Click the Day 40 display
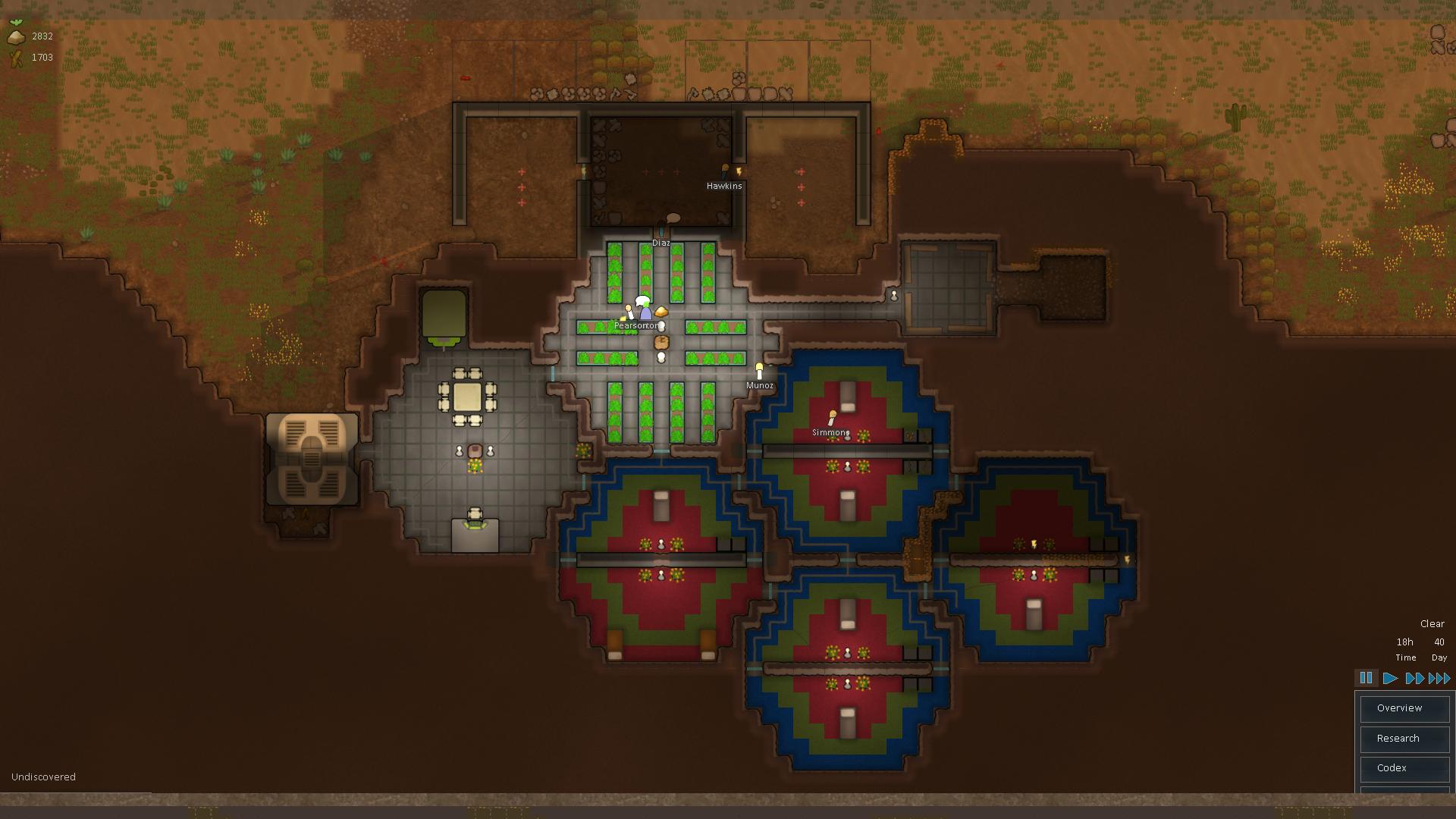This screenshot has width=1456, height=819. click(1439, 650)
